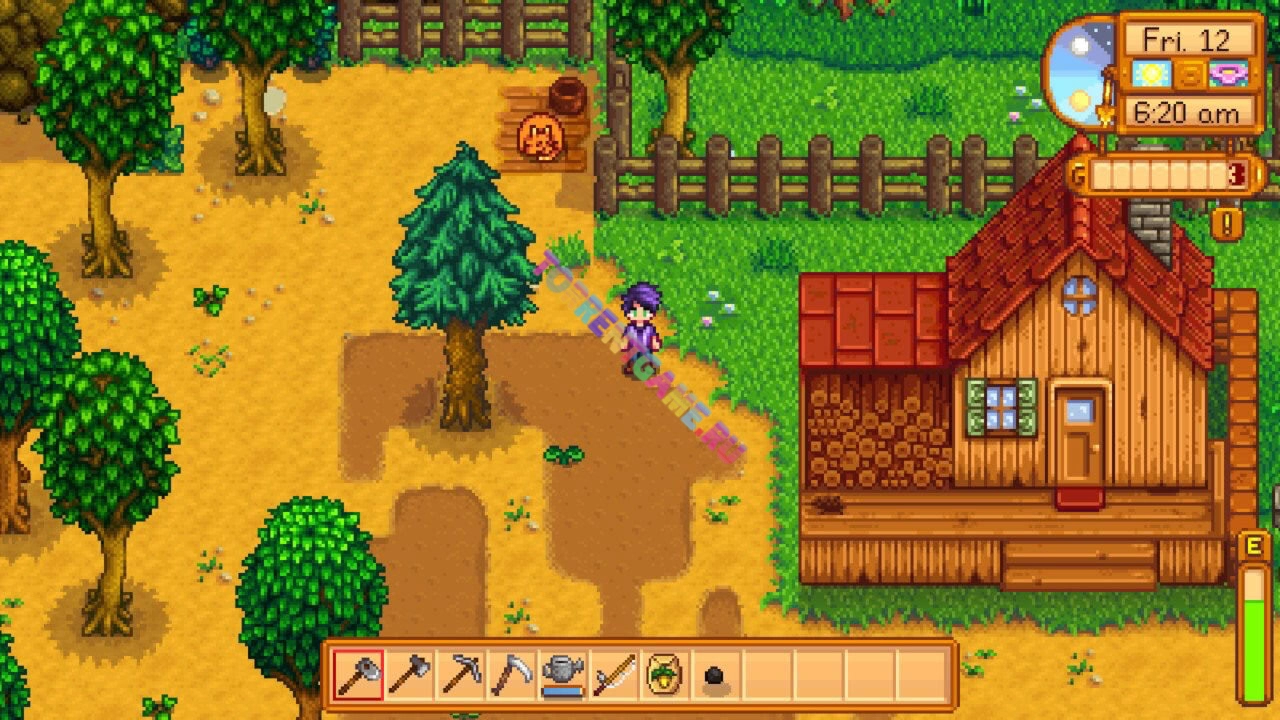Open the quest journal exclamation icon
Viewport: 1280px width, 720px height.
coord(1227,222)
